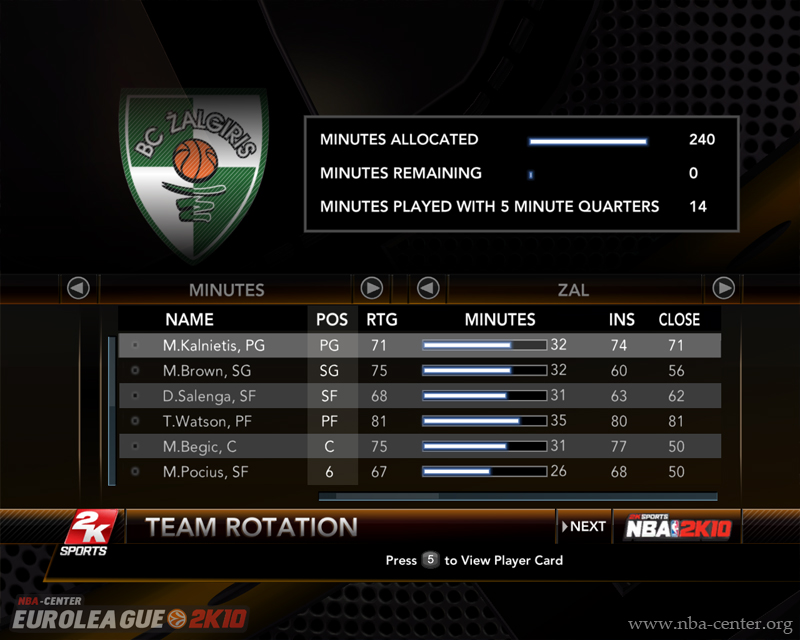
Task: Continue with the NEXT button
Action: pos(585,526)
